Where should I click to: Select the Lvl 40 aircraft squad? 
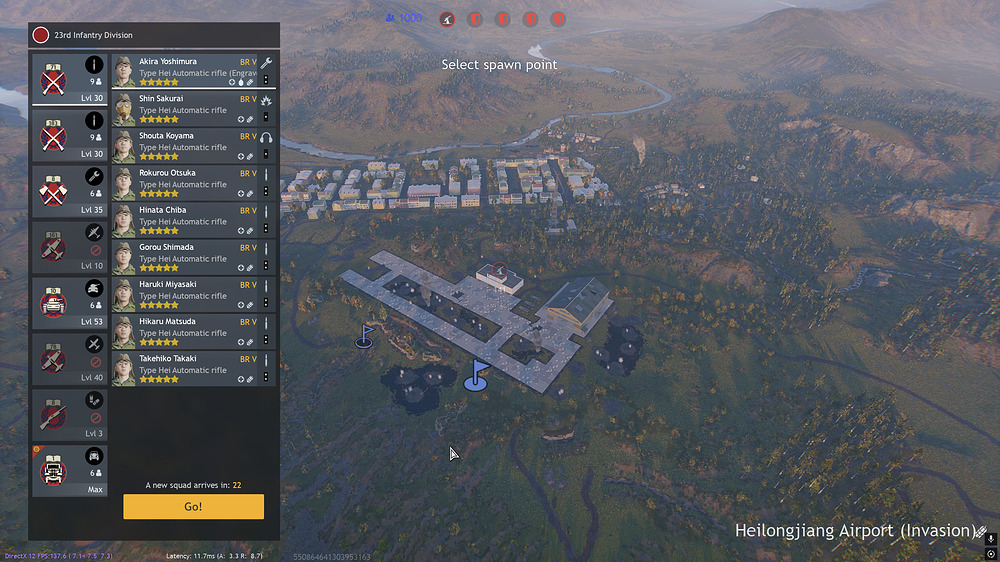pos(70,358)
